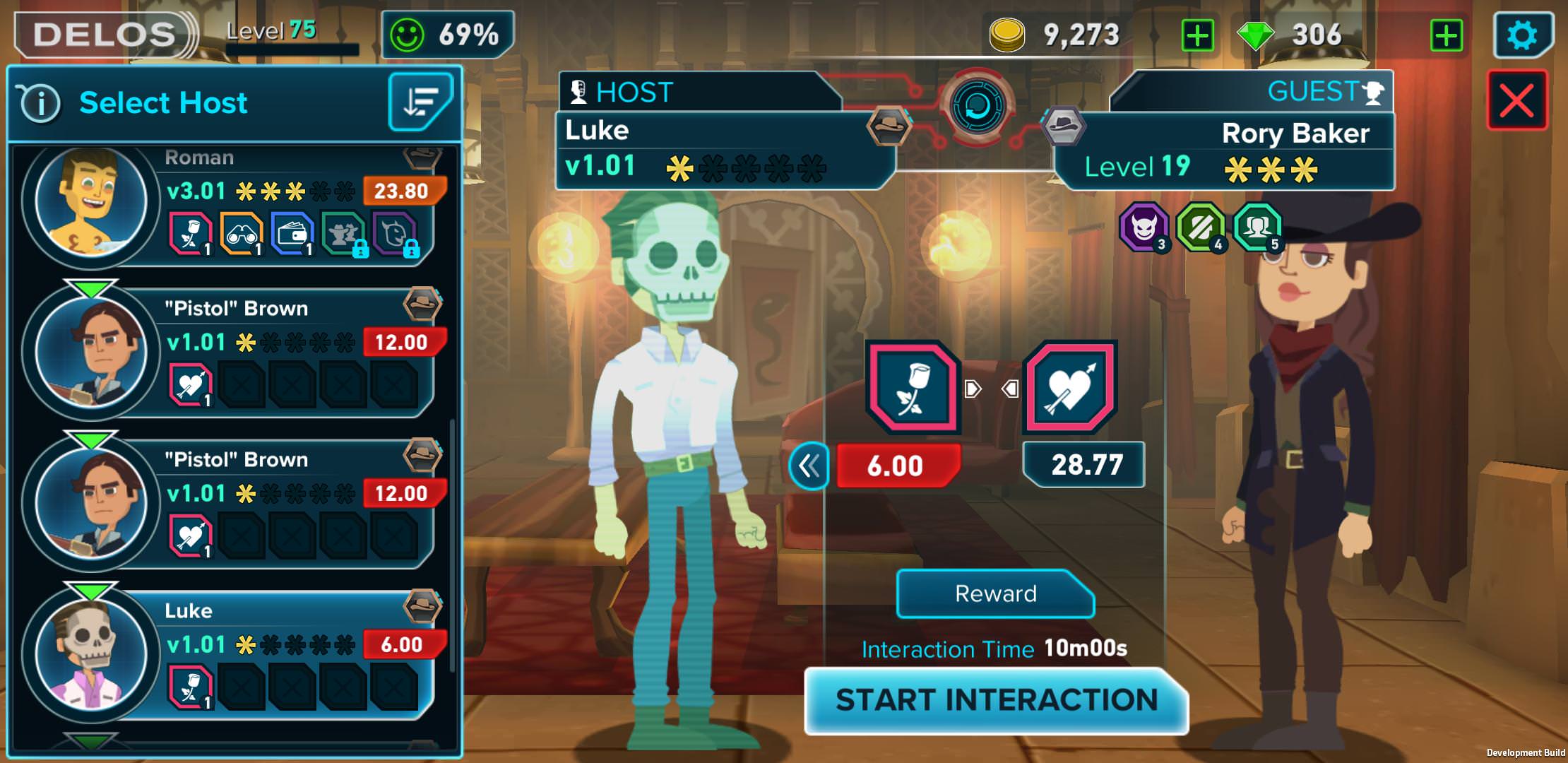Click the DELOS logo button

(105, 35)
